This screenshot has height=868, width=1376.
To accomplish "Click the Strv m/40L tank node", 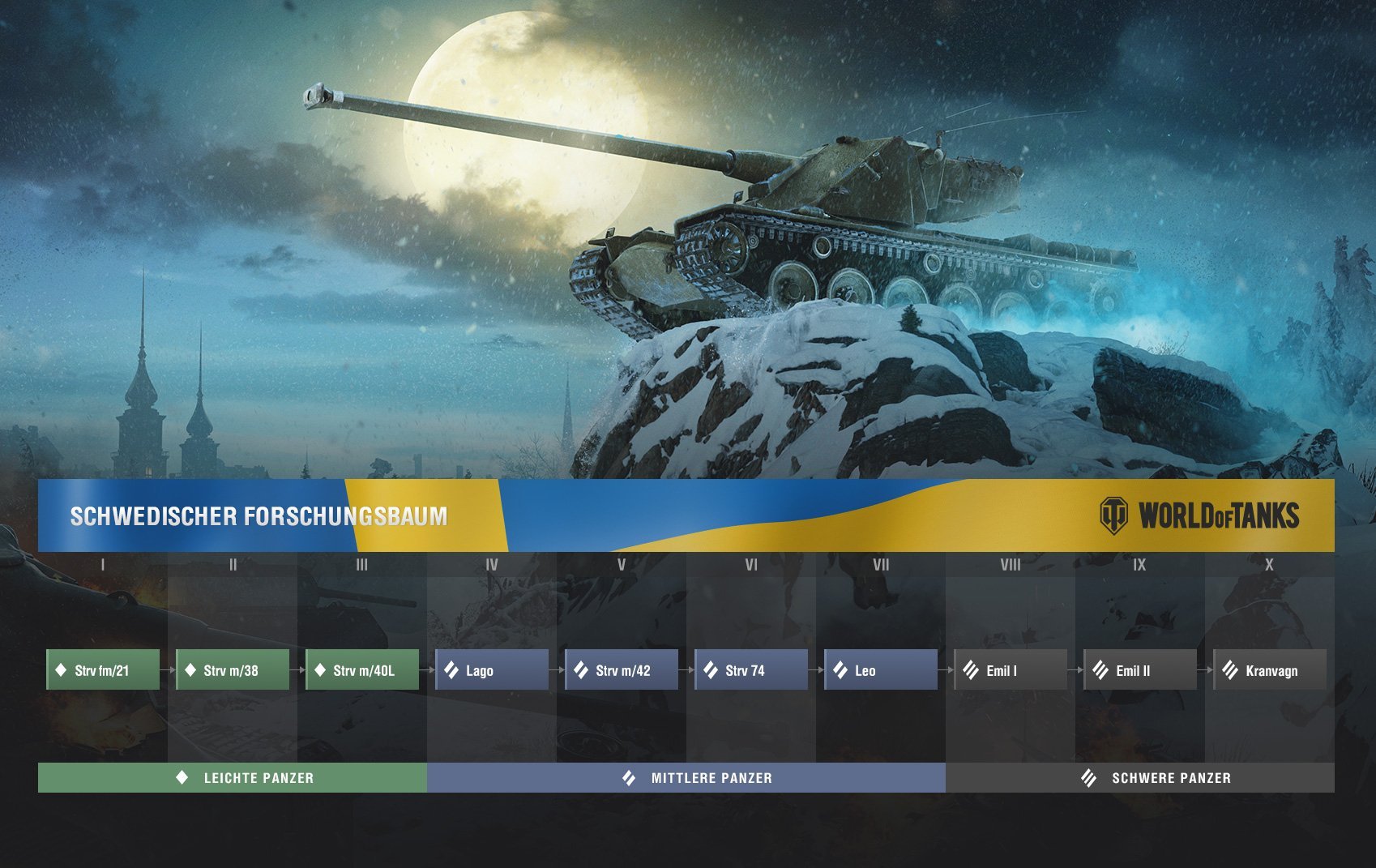I will tap(362, 670).
